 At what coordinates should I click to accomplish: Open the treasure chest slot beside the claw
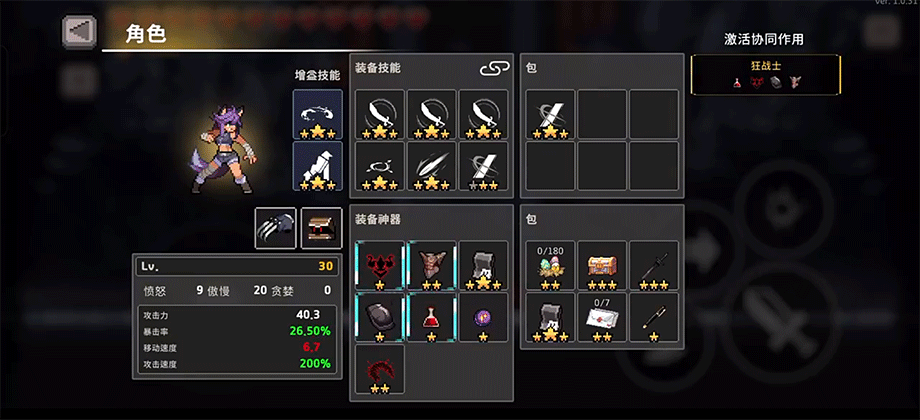coord(321,228)
